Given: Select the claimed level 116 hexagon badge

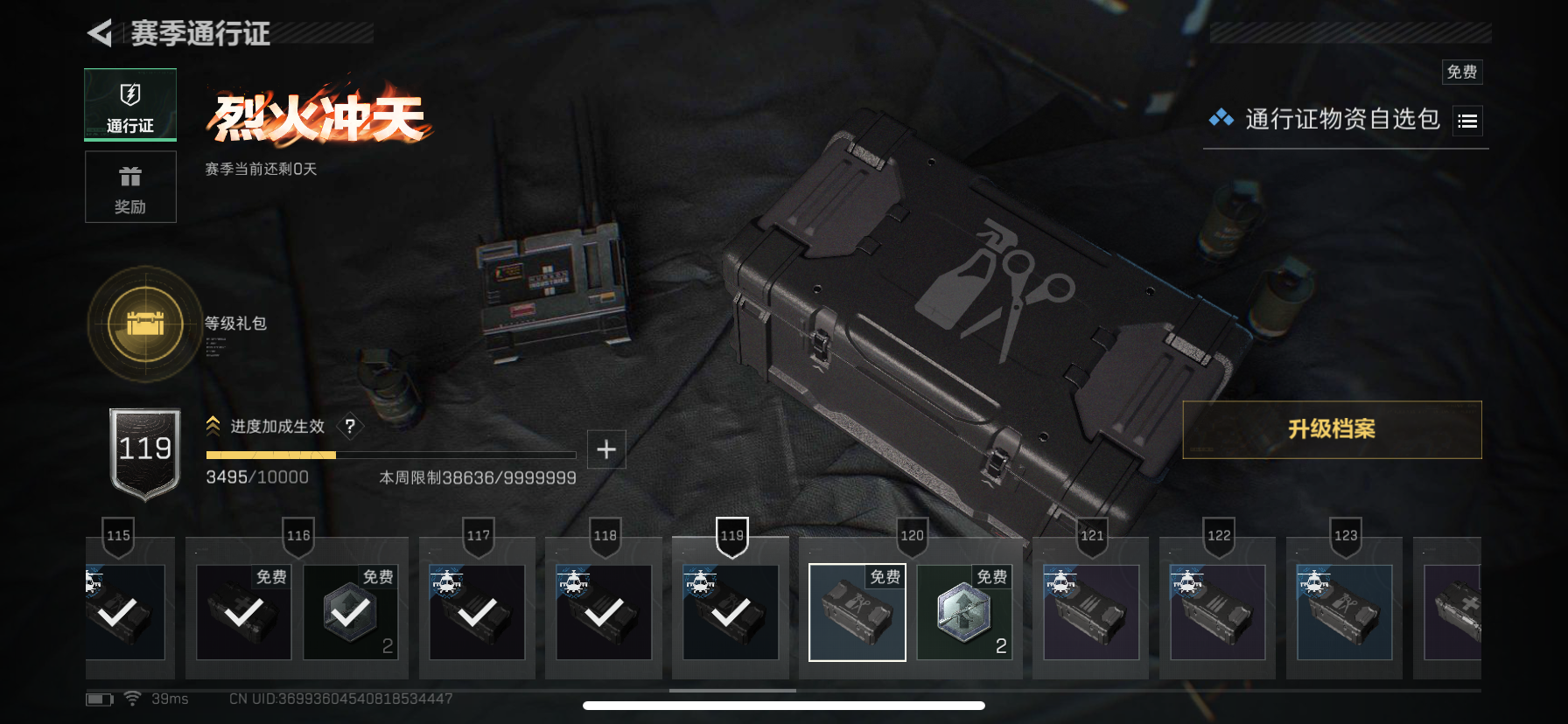Looking at the screenshot, I should 351,612.
